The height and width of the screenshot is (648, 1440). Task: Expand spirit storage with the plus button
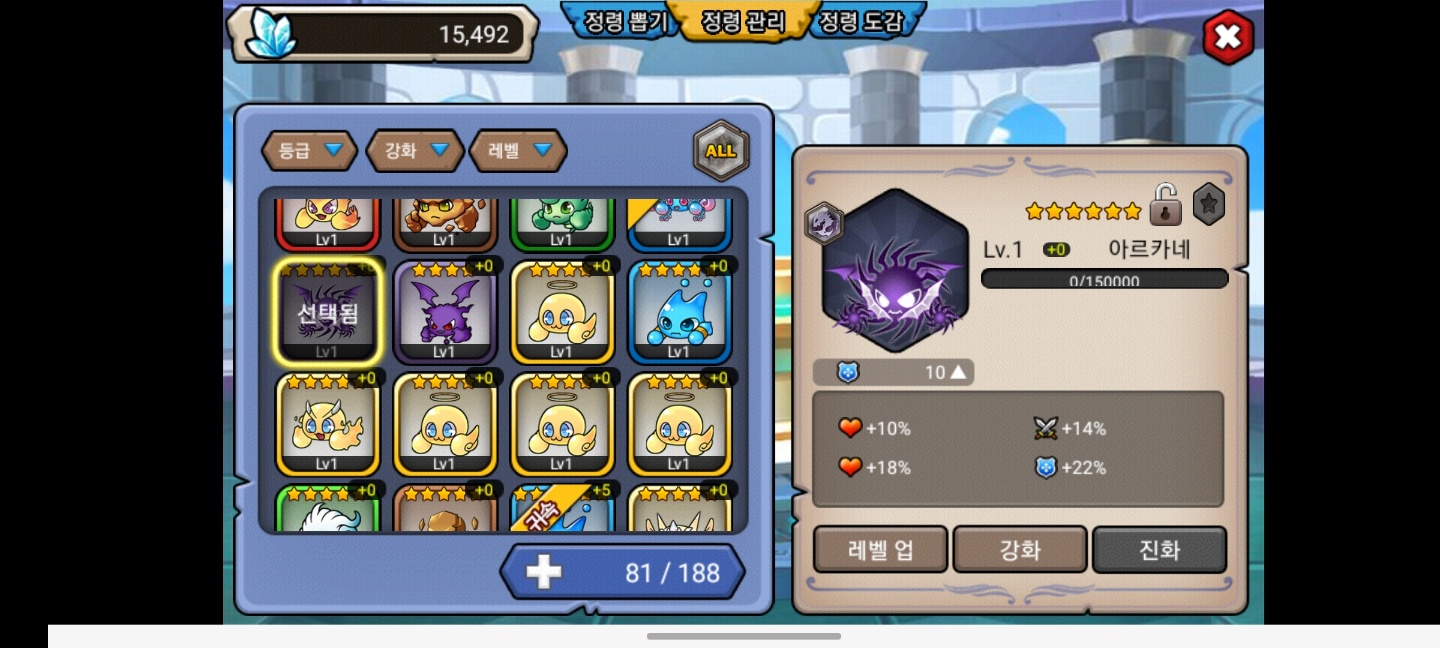coord(543,572)
